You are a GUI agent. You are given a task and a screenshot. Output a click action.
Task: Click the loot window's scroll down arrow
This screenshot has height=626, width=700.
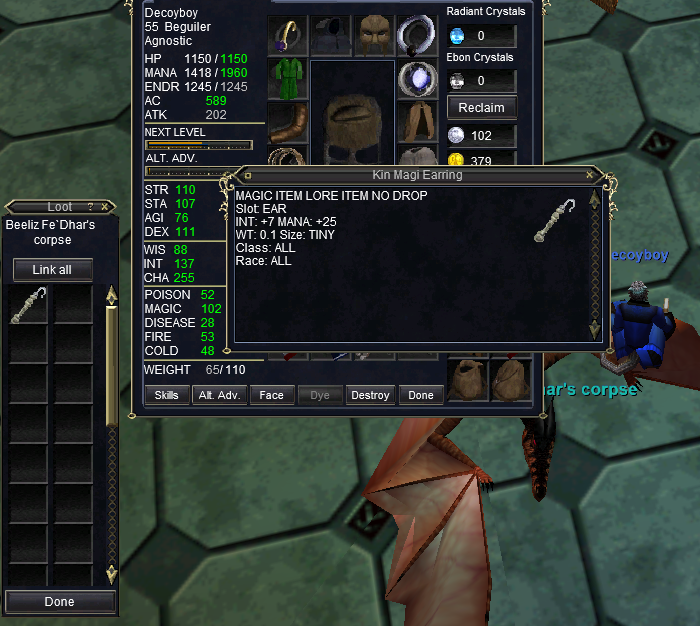(x=111, y=575)
